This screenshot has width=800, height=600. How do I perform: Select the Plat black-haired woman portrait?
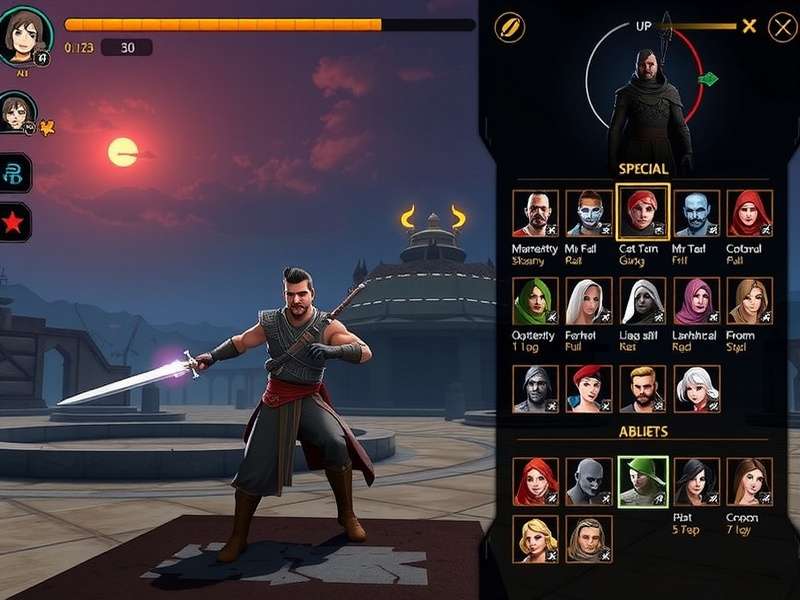(x=696, y=481)
